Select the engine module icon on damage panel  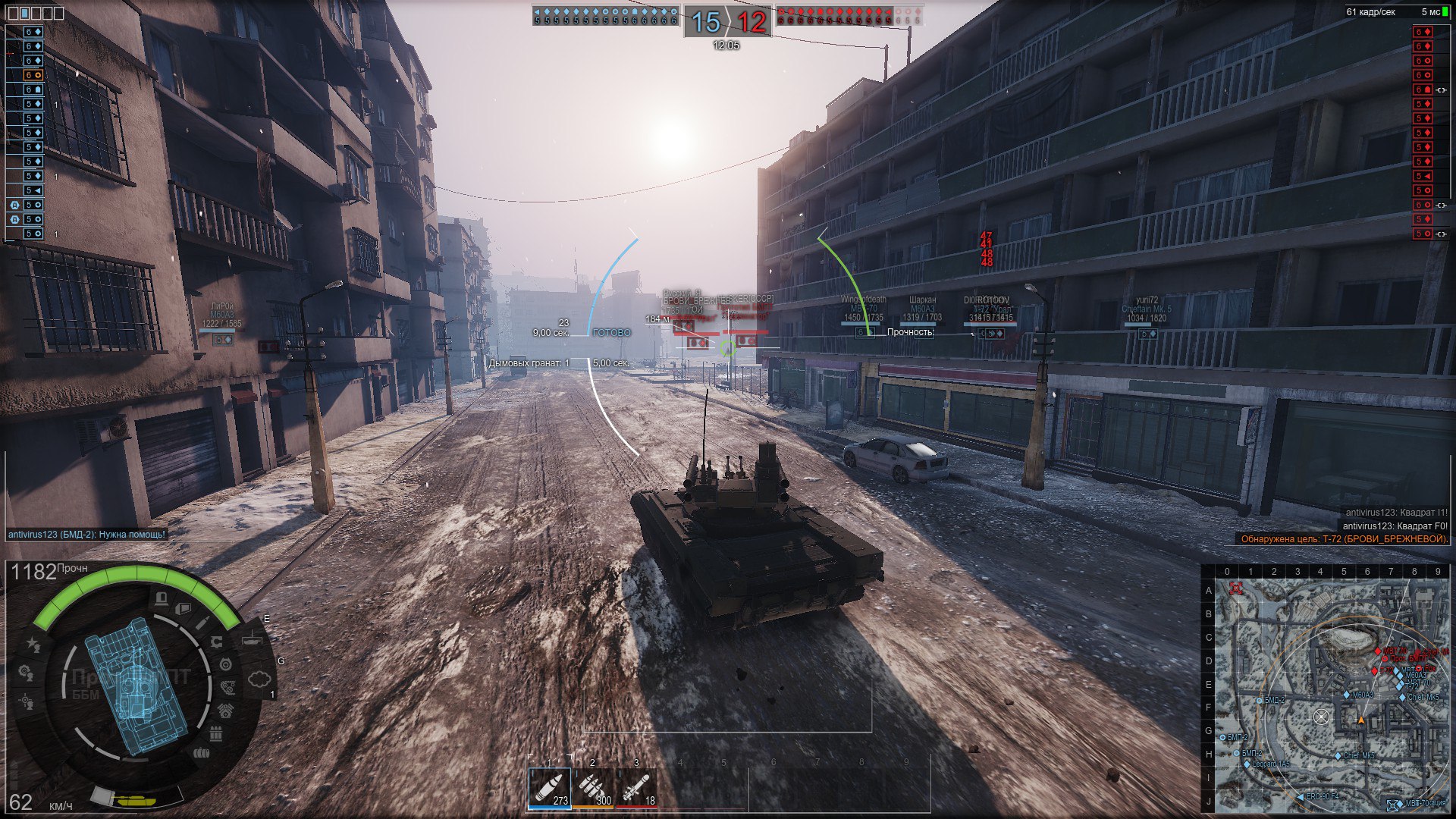pos(227,710)
